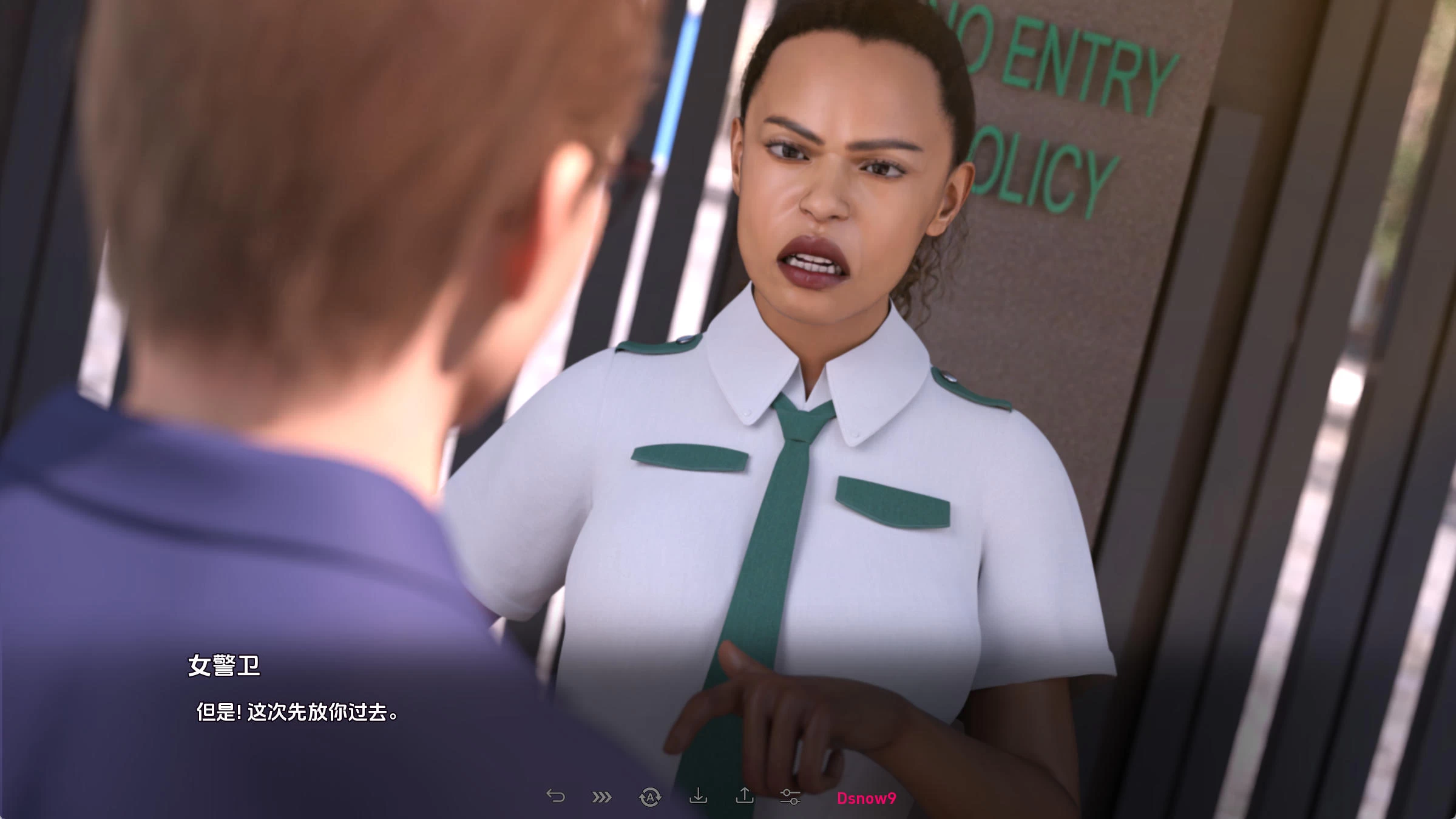Image resolution: width=1456 pixels, height=819 pixels.
Task: Toggle auto-advance with the circular A icon
Action: pos(650,797)
